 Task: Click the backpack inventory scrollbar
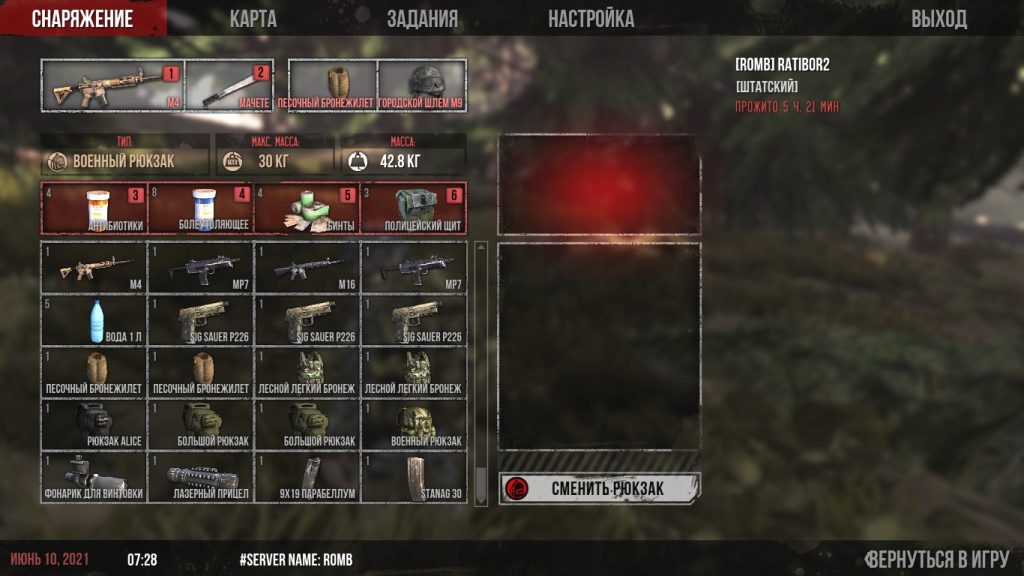click(481, 370)
